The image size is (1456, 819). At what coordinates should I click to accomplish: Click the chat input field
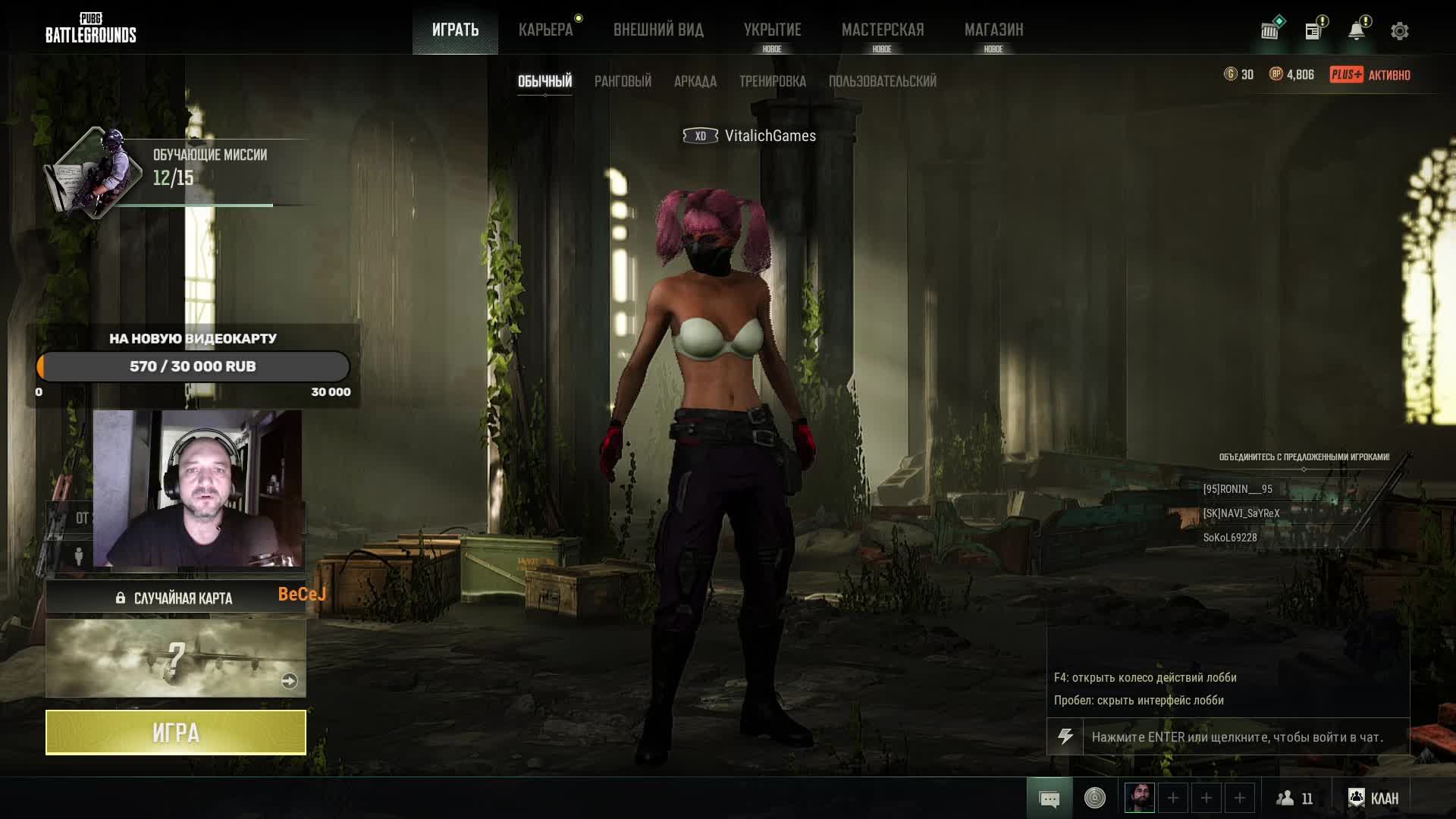(x=1245, y=737)
